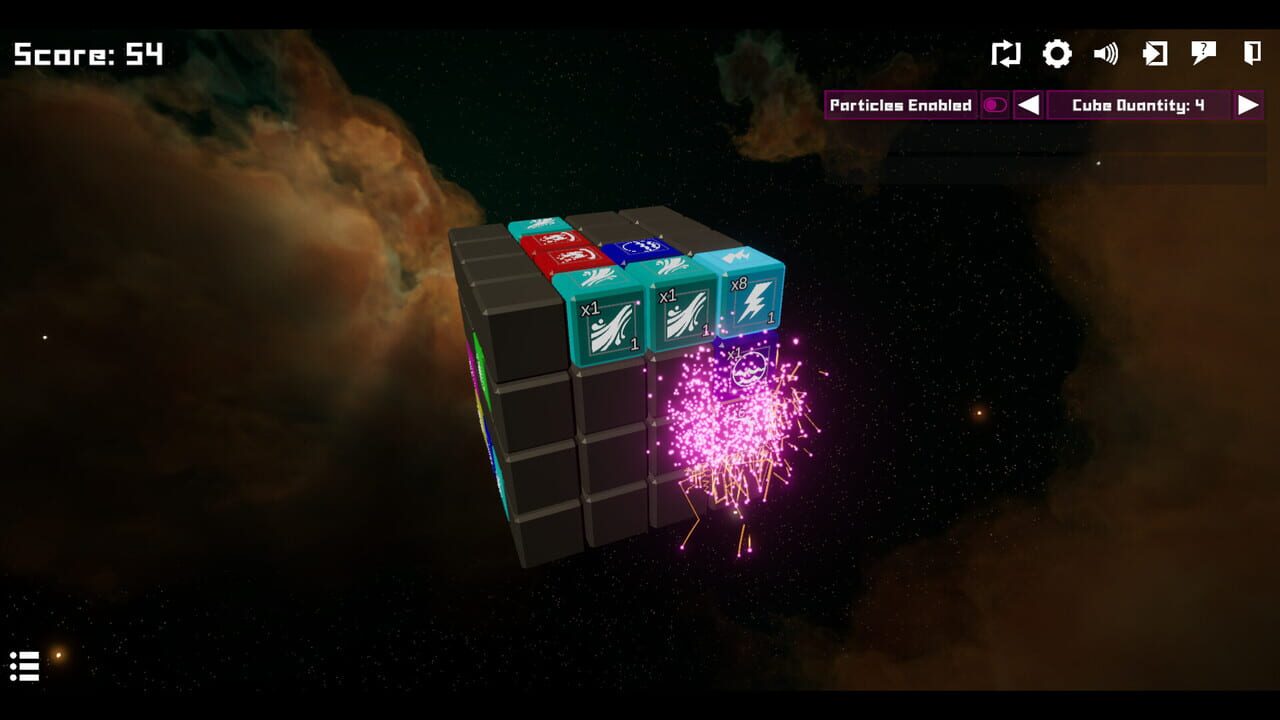This screenshot has height=720, width=1280.
Task: Select the x8 lightning bolt cube
Action: (752, 305)
